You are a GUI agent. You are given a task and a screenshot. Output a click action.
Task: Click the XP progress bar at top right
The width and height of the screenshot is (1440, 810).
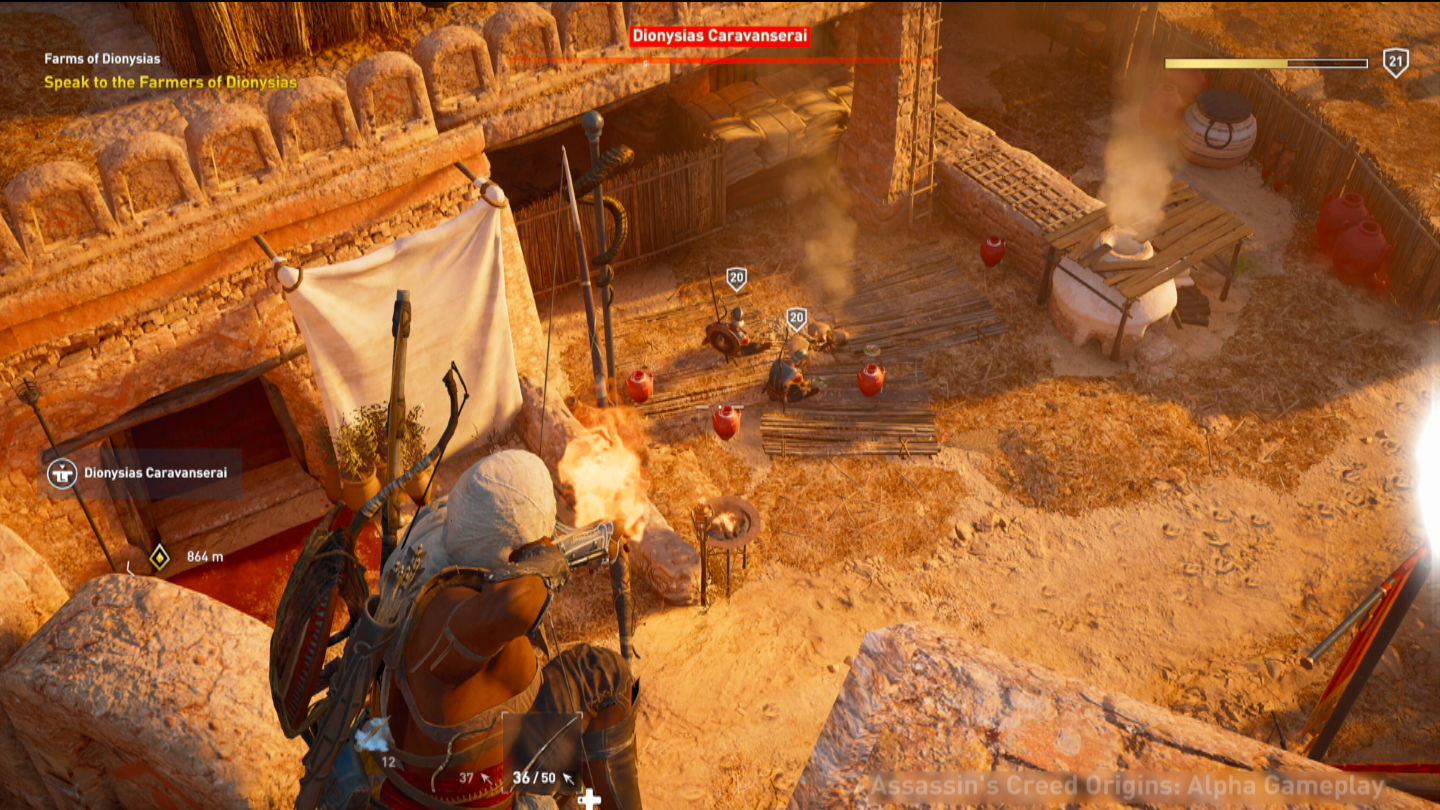1265,62
